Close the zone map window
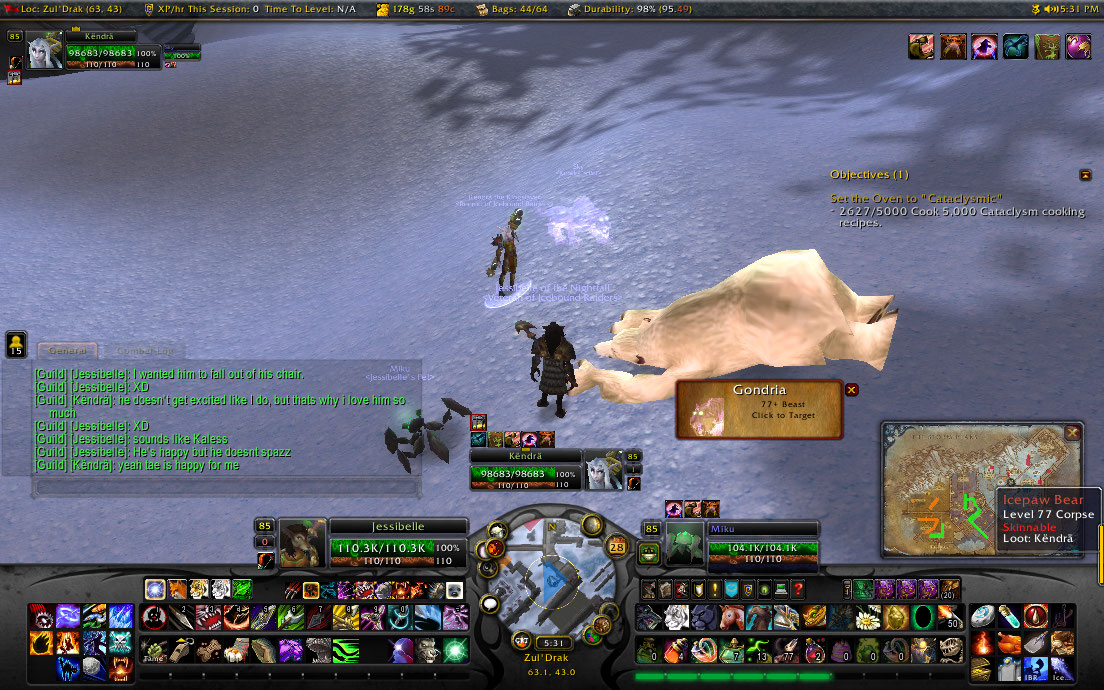 tap(1072, 432)
